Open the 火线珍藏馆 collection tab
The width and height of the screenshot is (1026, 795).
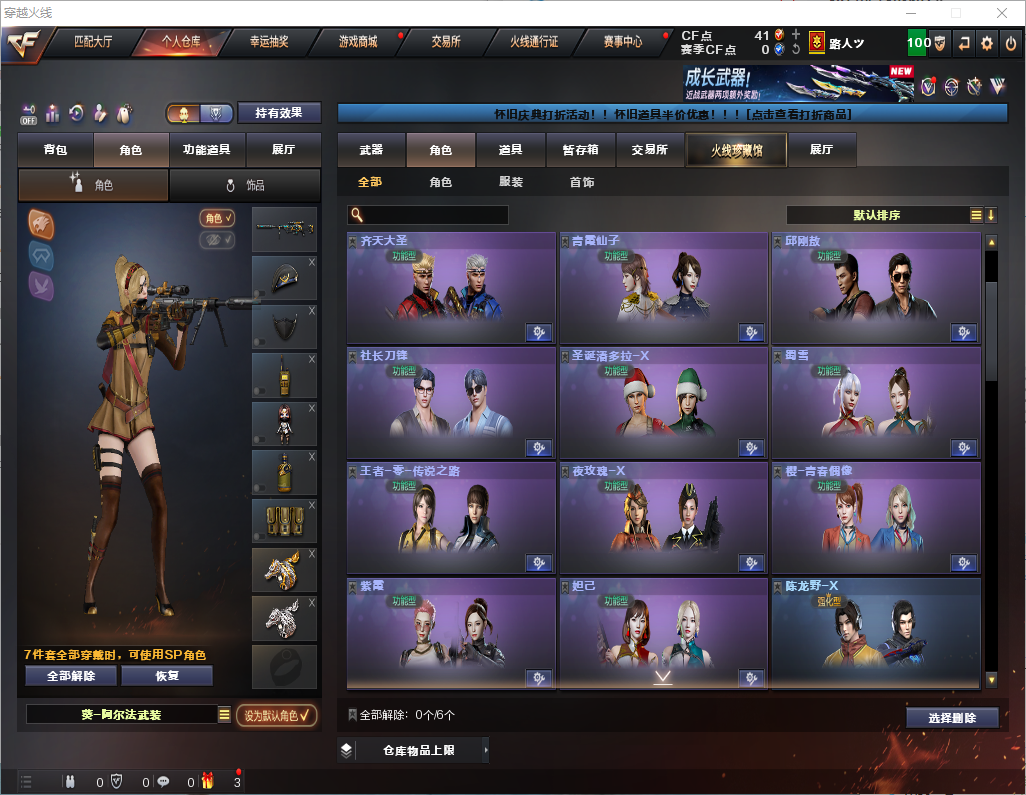736,150
